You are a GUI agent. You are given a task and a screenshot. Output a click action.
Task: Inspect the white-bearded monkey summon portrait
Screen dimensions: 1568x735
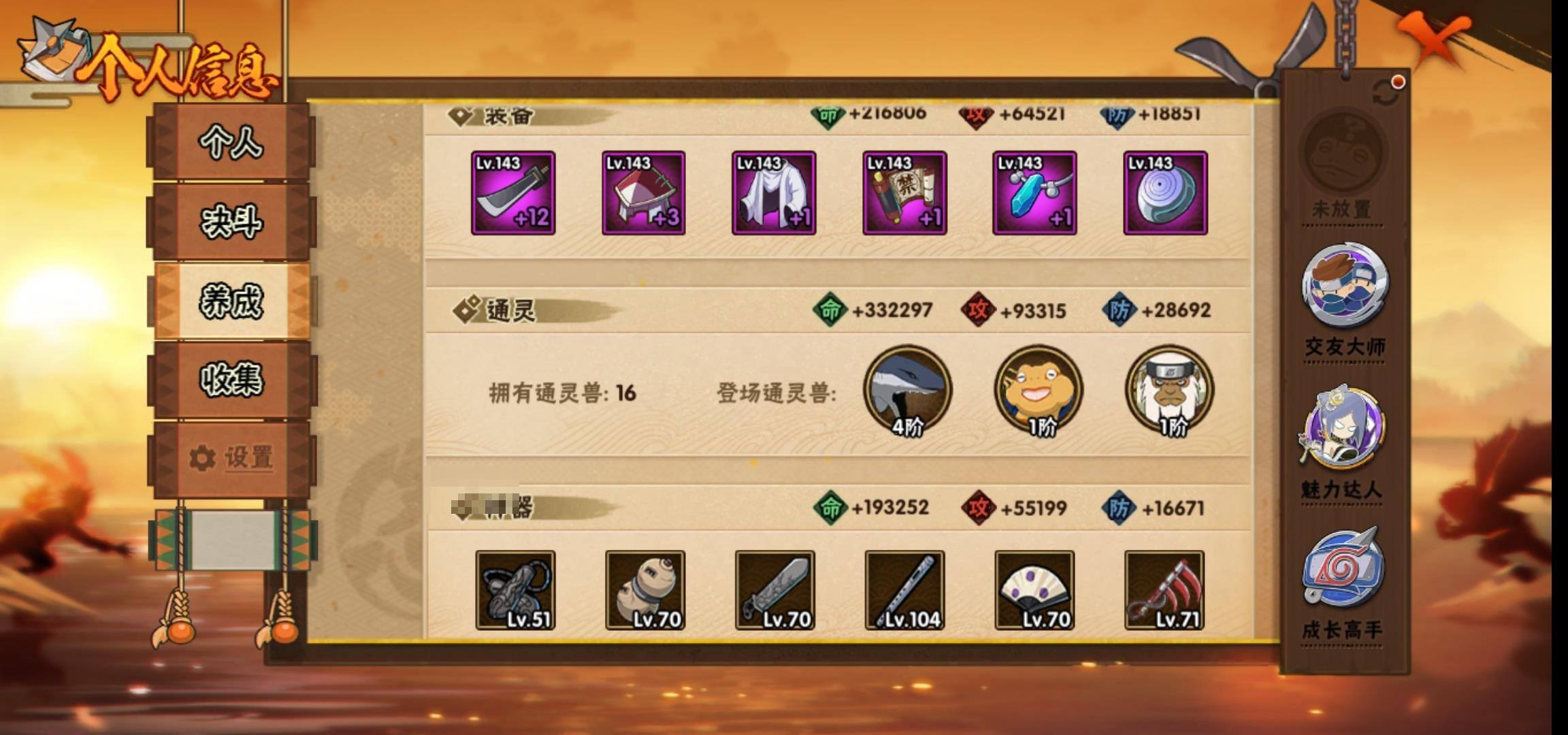tap(1169, 391)
